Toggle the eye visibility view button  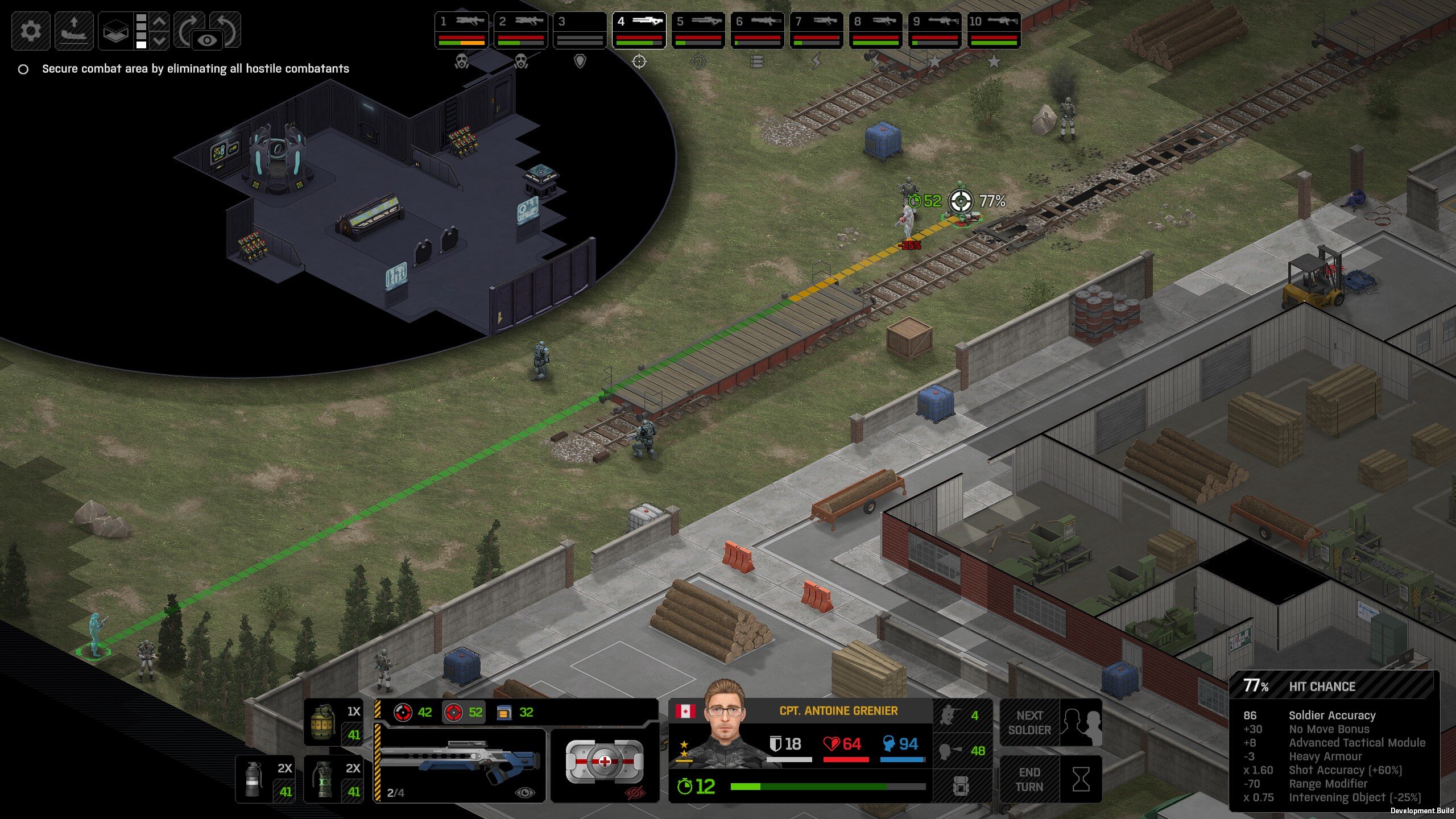coord(208,40)
